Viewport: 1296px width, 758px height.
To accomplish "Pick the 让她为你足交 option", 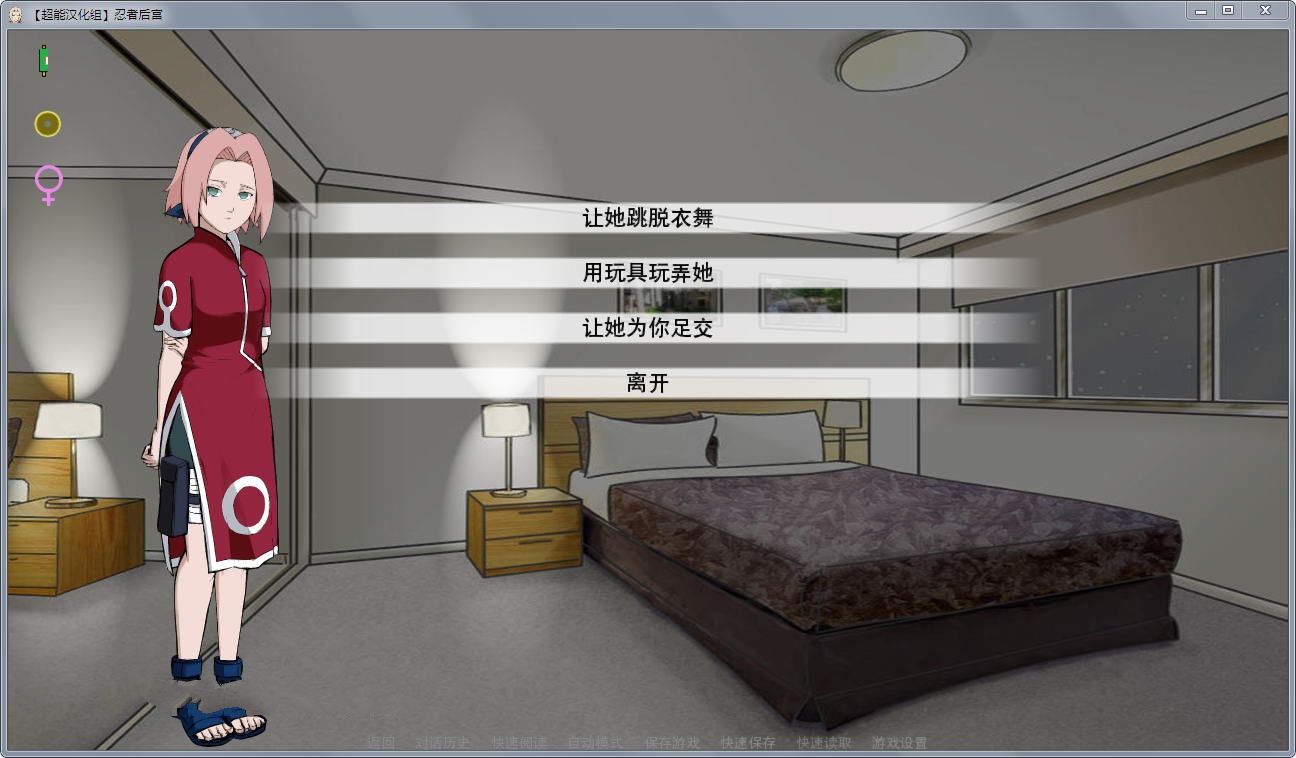I will click(x=648, y=328).
